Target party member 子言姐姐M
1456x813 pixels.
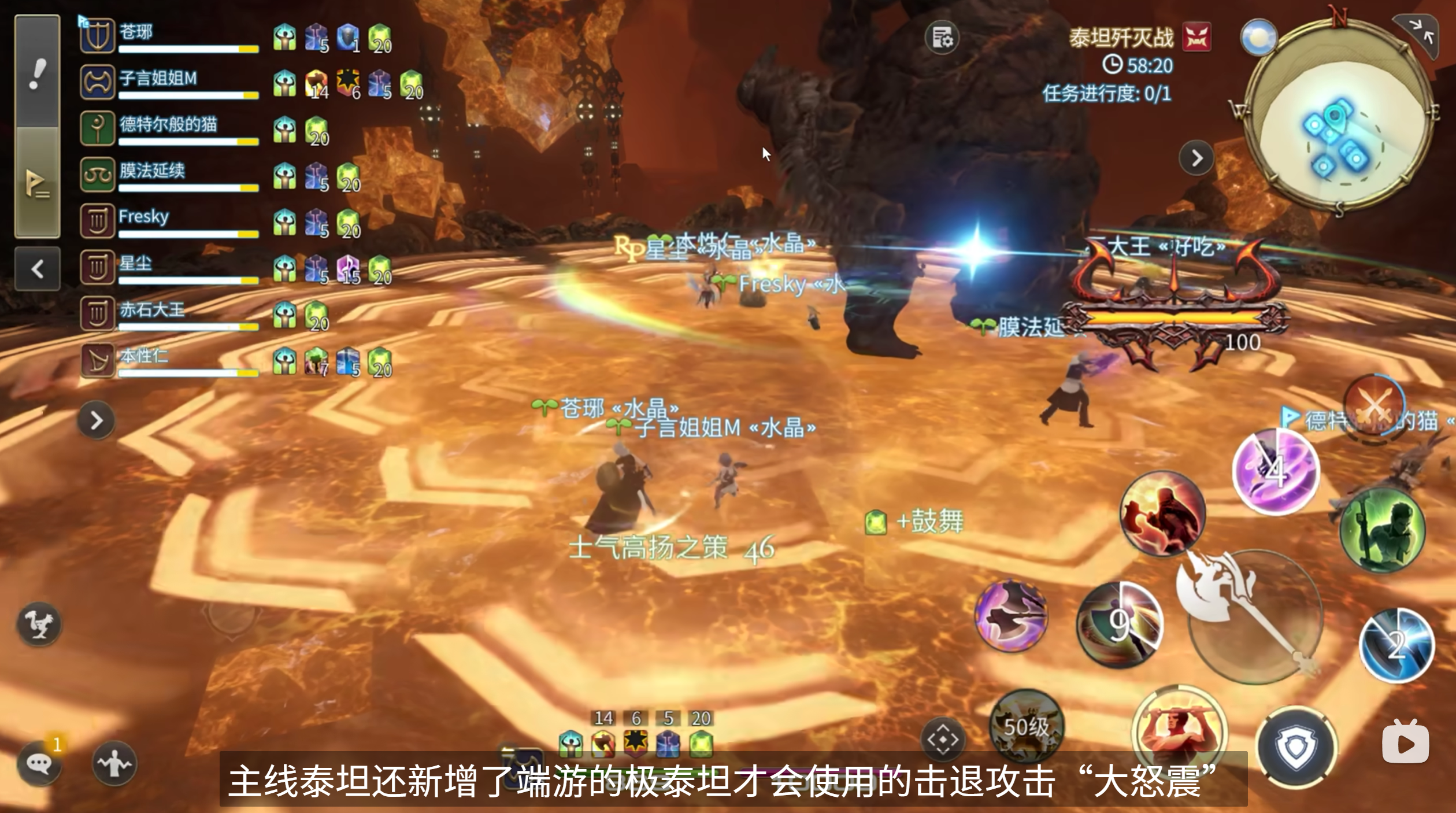click(168, 82)
